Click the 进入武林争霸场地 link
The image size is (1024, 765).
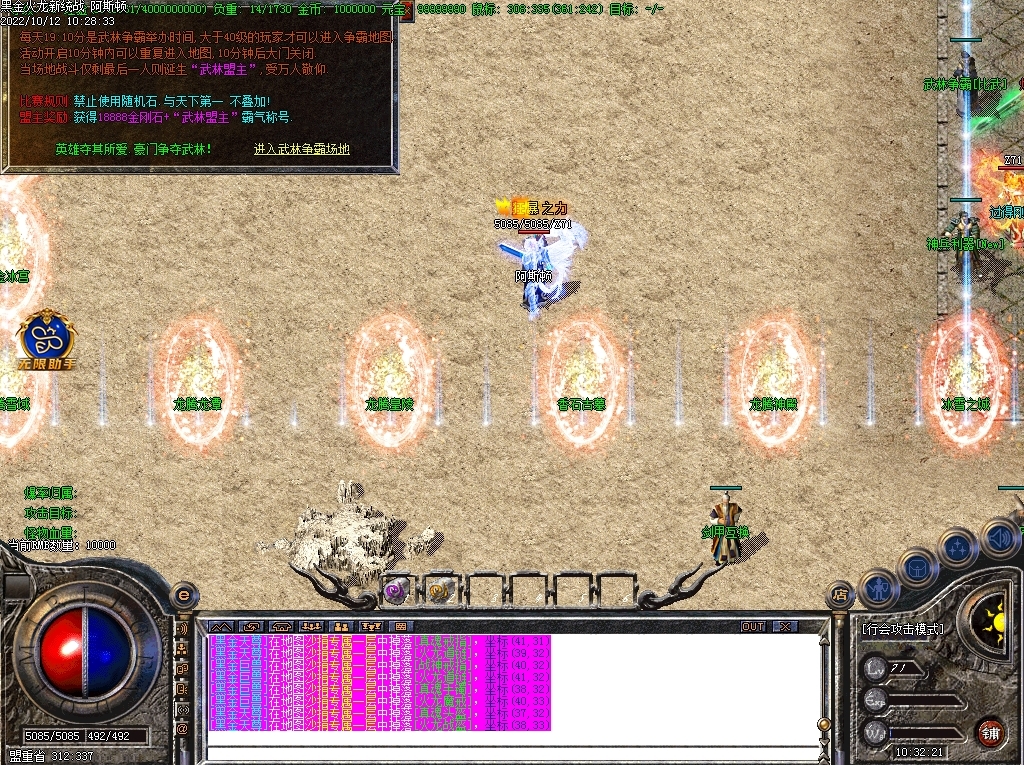tap(301, 149)
